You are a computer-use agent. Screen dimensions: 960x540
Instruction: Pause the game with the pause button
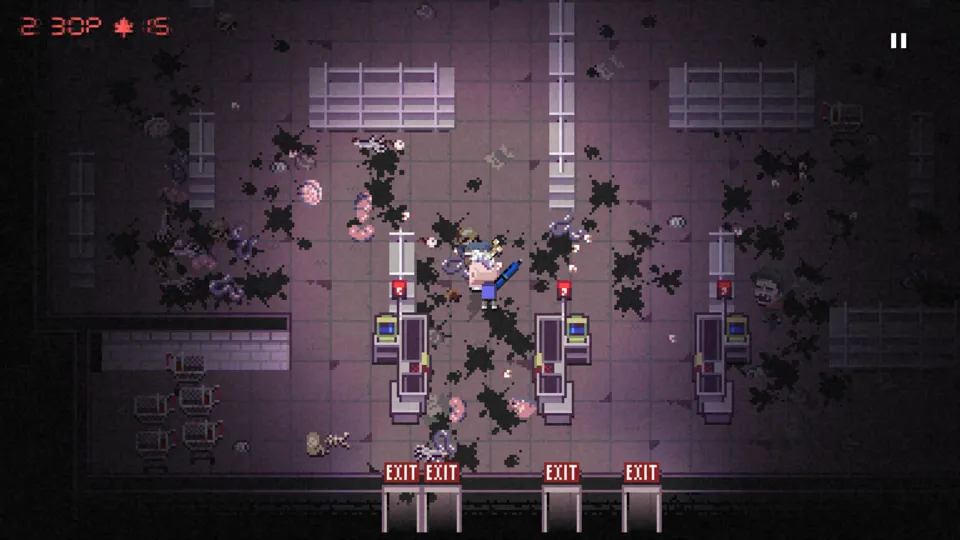tap(898, 41)
